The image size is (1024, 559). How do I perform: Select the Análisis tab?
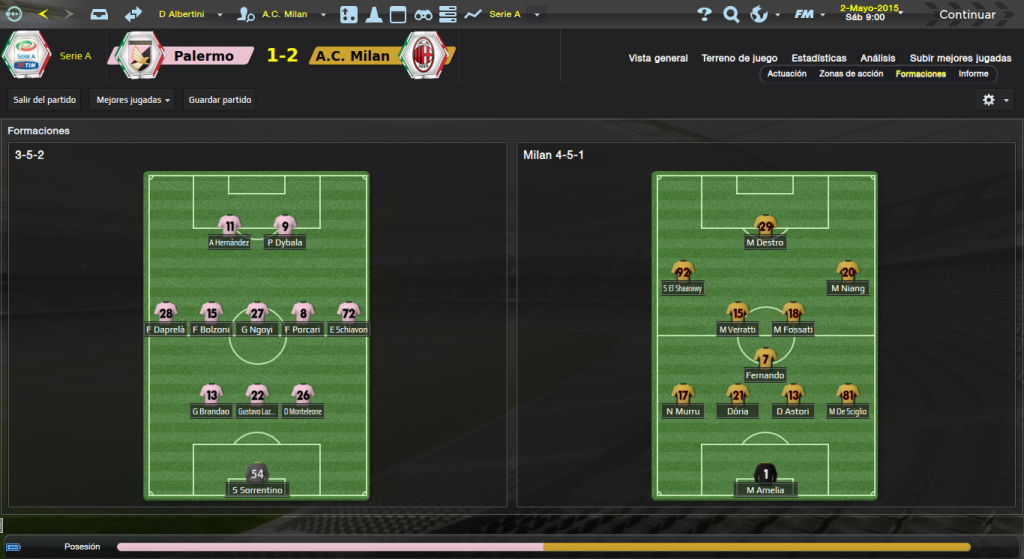point(878,58)
